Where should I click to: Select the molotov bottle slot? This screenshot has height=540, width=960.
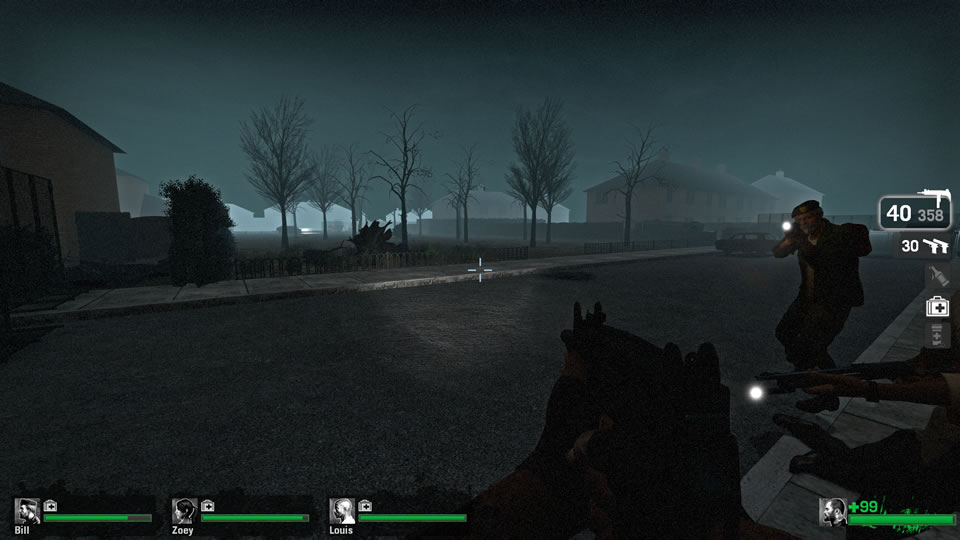pos(936,277)
